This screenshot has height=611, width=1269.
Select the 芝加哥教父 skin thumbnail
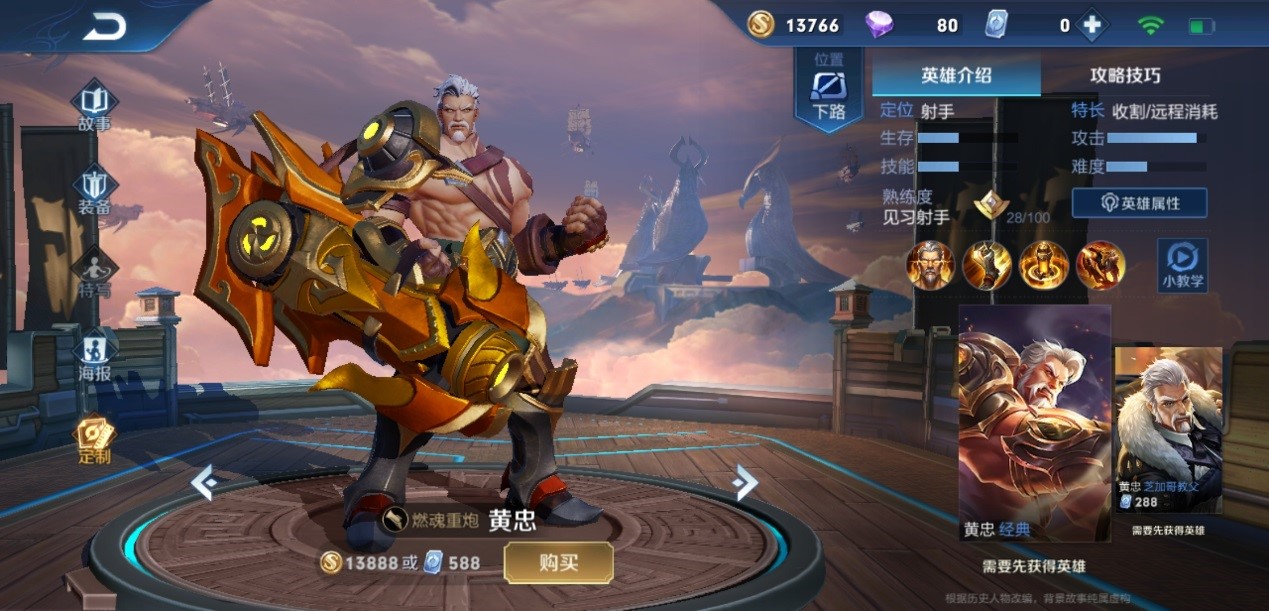1168,430
